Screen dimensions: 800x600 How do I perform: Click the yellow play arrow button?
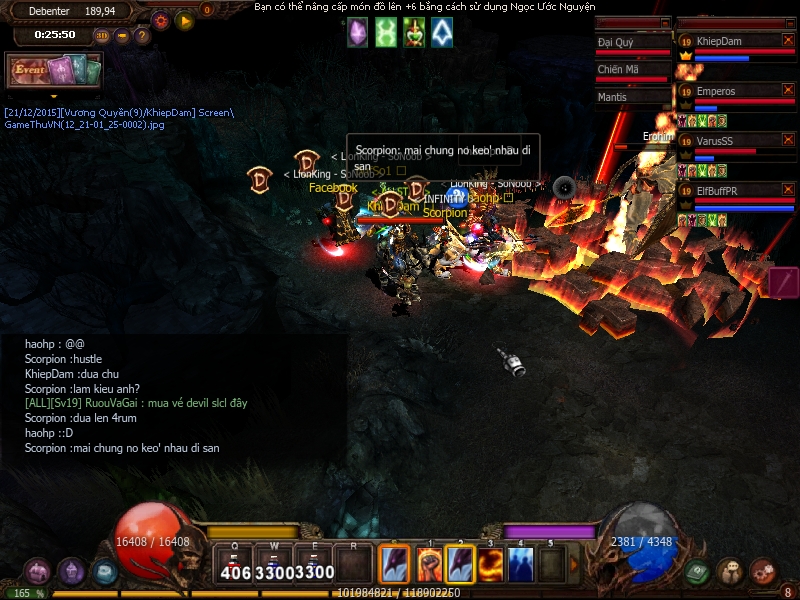click(184, 19)
